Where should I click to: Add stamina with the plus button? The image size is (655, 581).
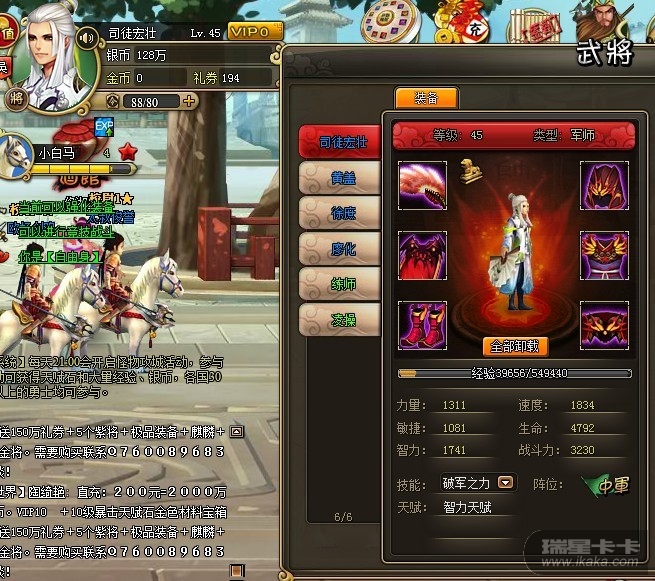point(189,101)
